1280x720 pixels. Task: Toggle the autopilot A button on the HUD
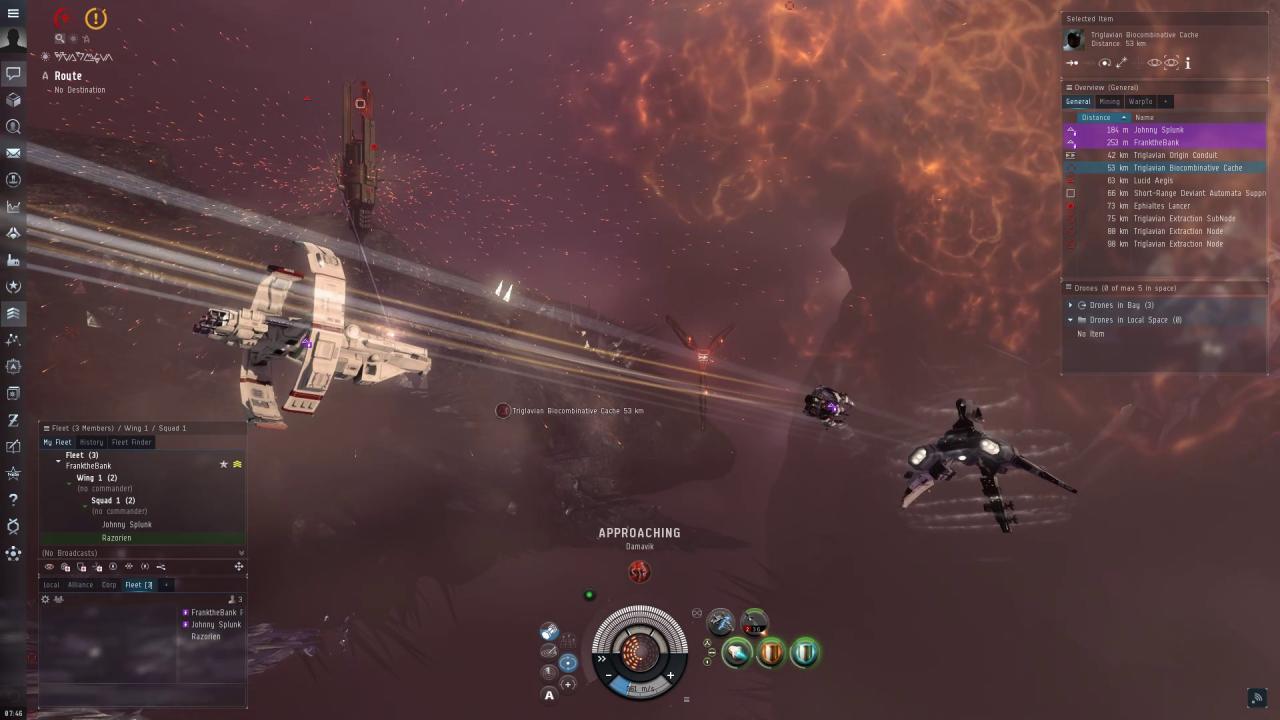coord(549,695)
